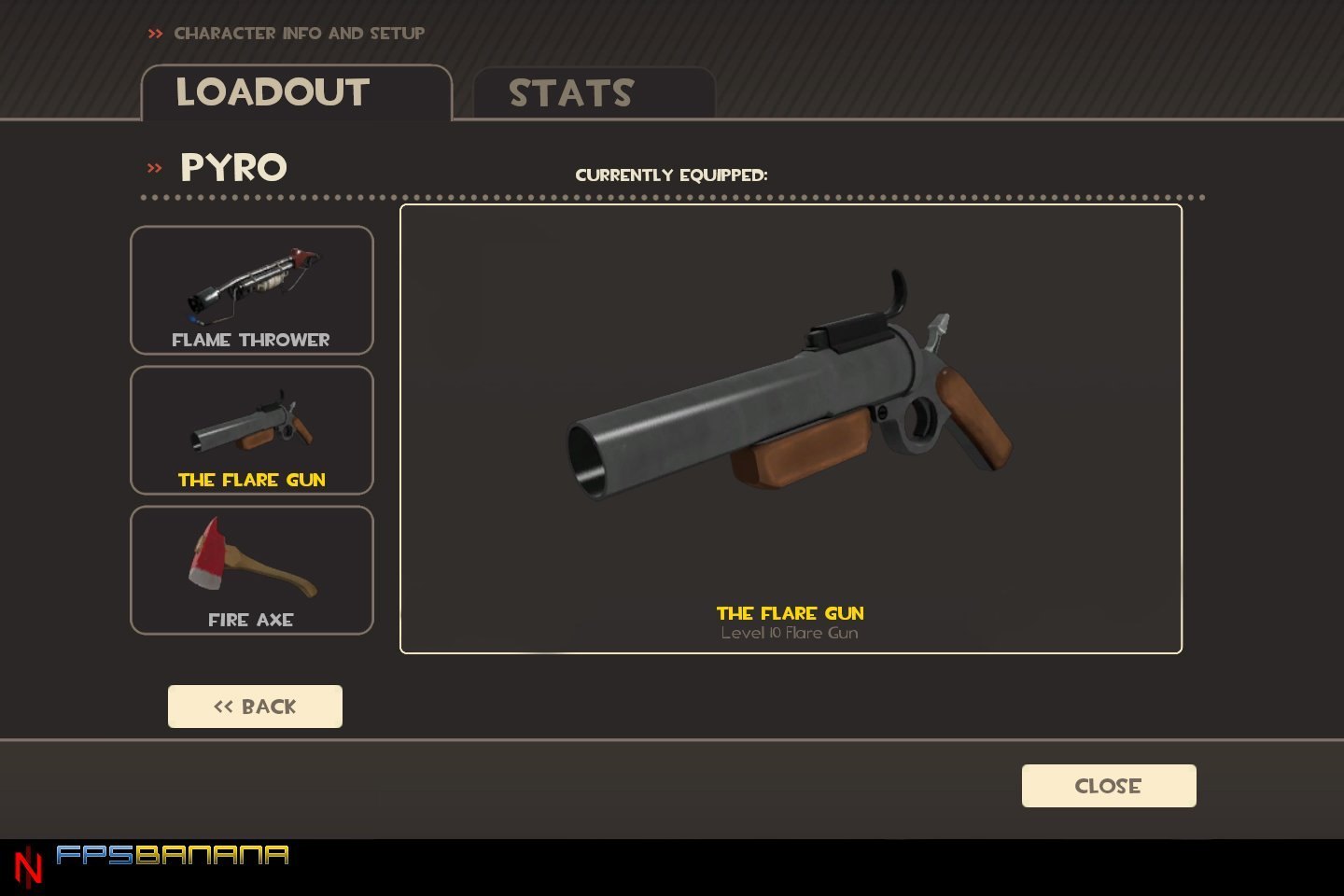Image resolution: width=1344 pixels, height=896 pixels.
Task: Choose the Flame Thrower weapon slot
Action: 252,290
